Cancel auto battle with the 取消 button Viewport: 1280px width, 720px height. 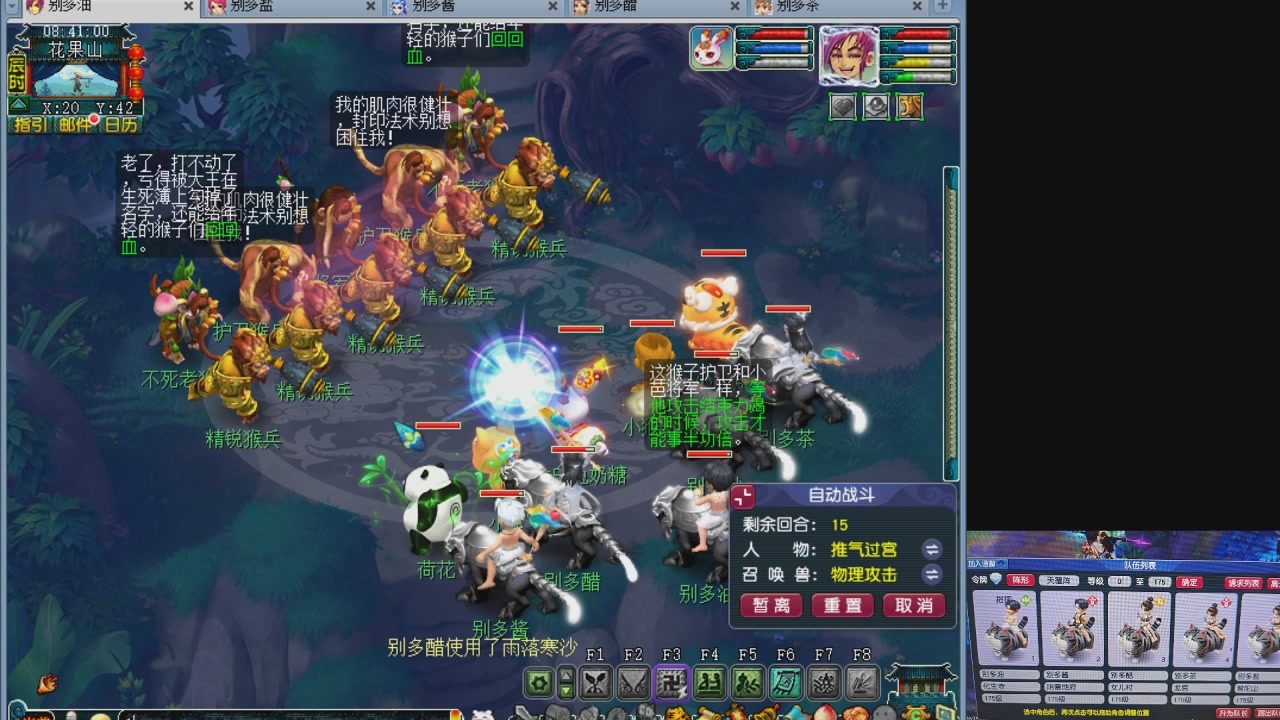pos(912,606)
